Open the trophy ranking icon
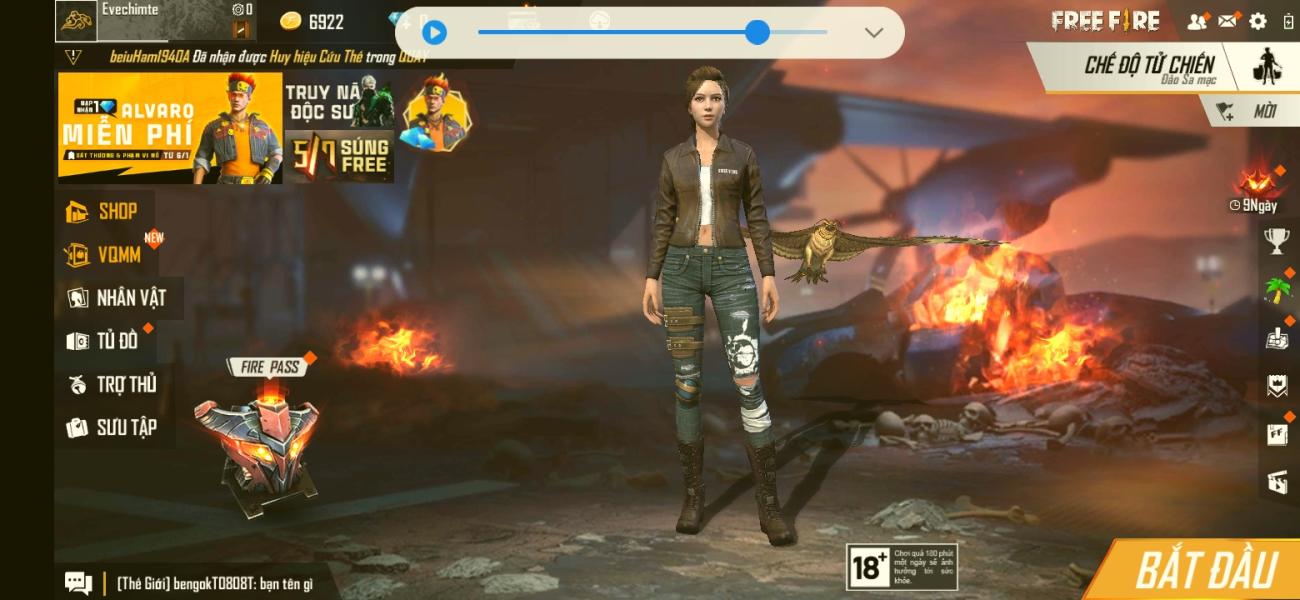This screenshot has height=600, width=1300. tap(1276, 239)
